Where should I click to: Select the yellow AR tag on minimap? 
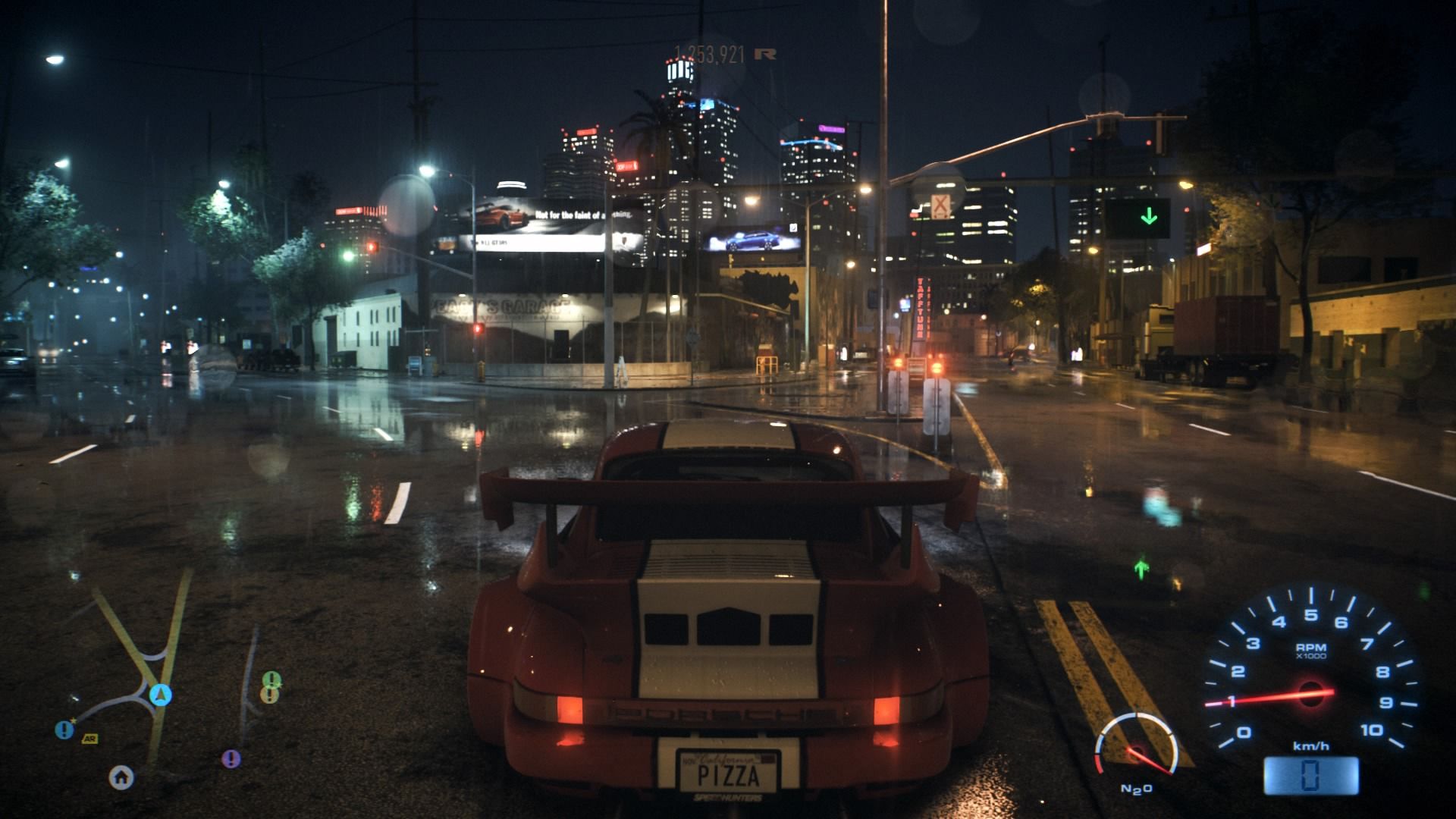tap(90, 739)
